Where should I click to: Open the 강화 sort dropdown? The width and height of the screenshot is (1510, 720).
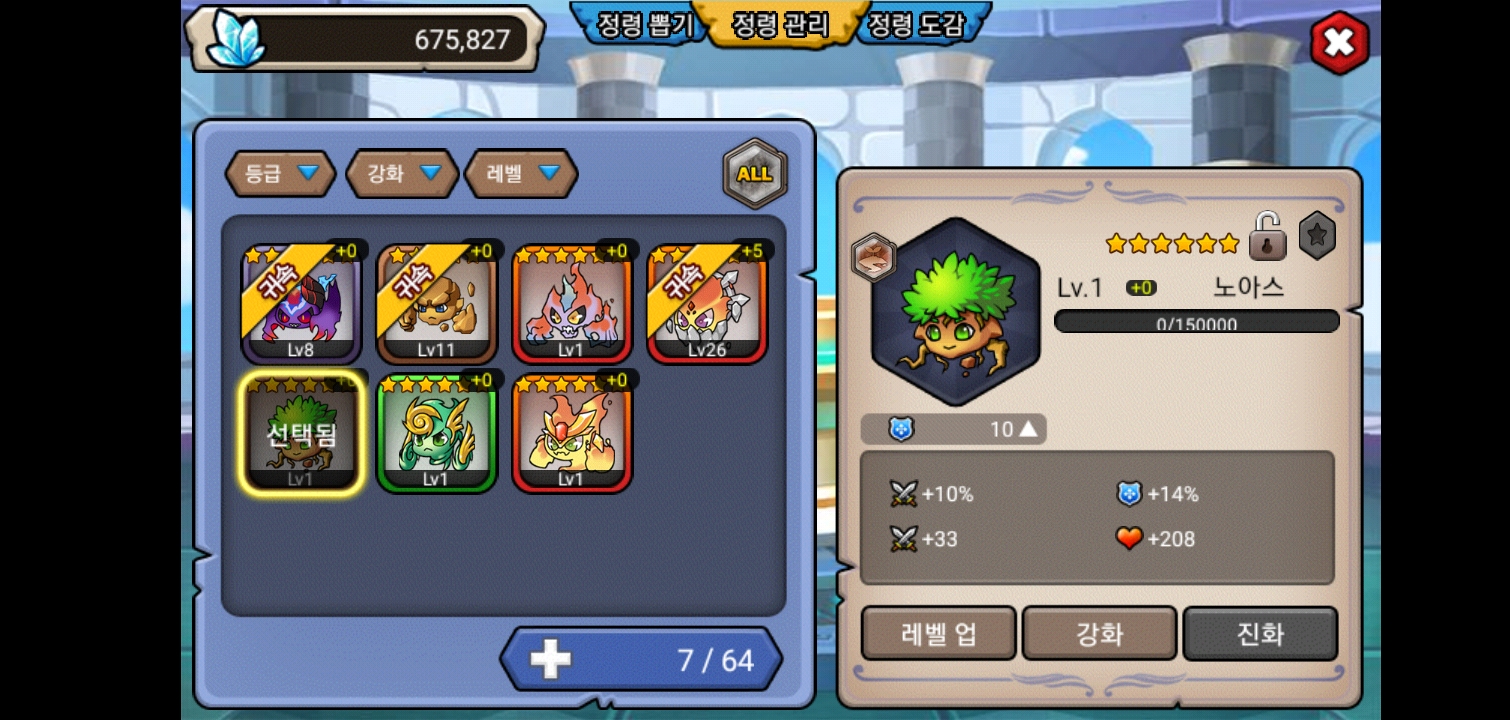click(402, 174)
